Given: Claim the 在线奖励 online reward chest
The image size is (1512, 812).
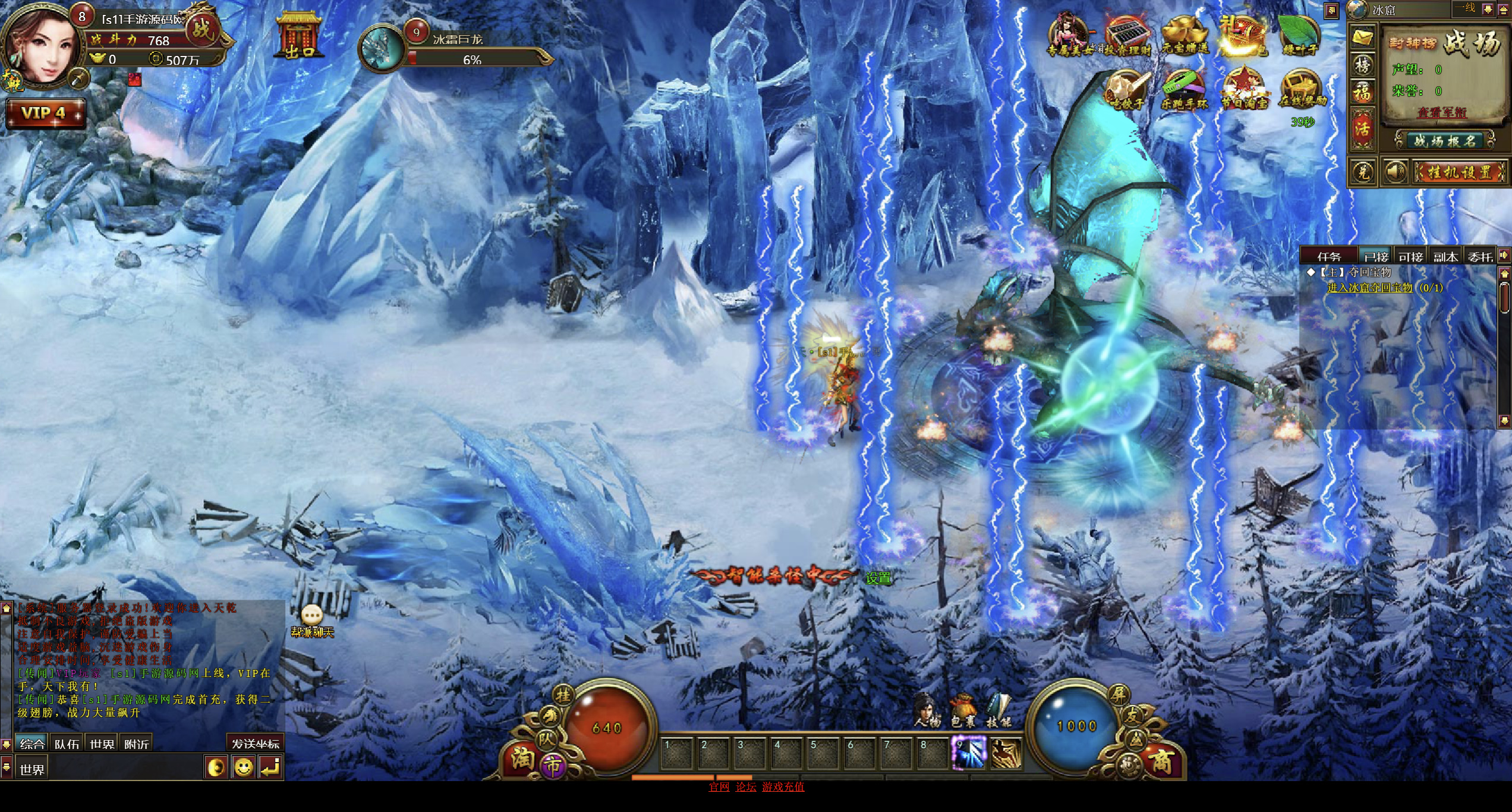Looking at the screenshot, I should pyautogui.click(x=1302, y=90).
